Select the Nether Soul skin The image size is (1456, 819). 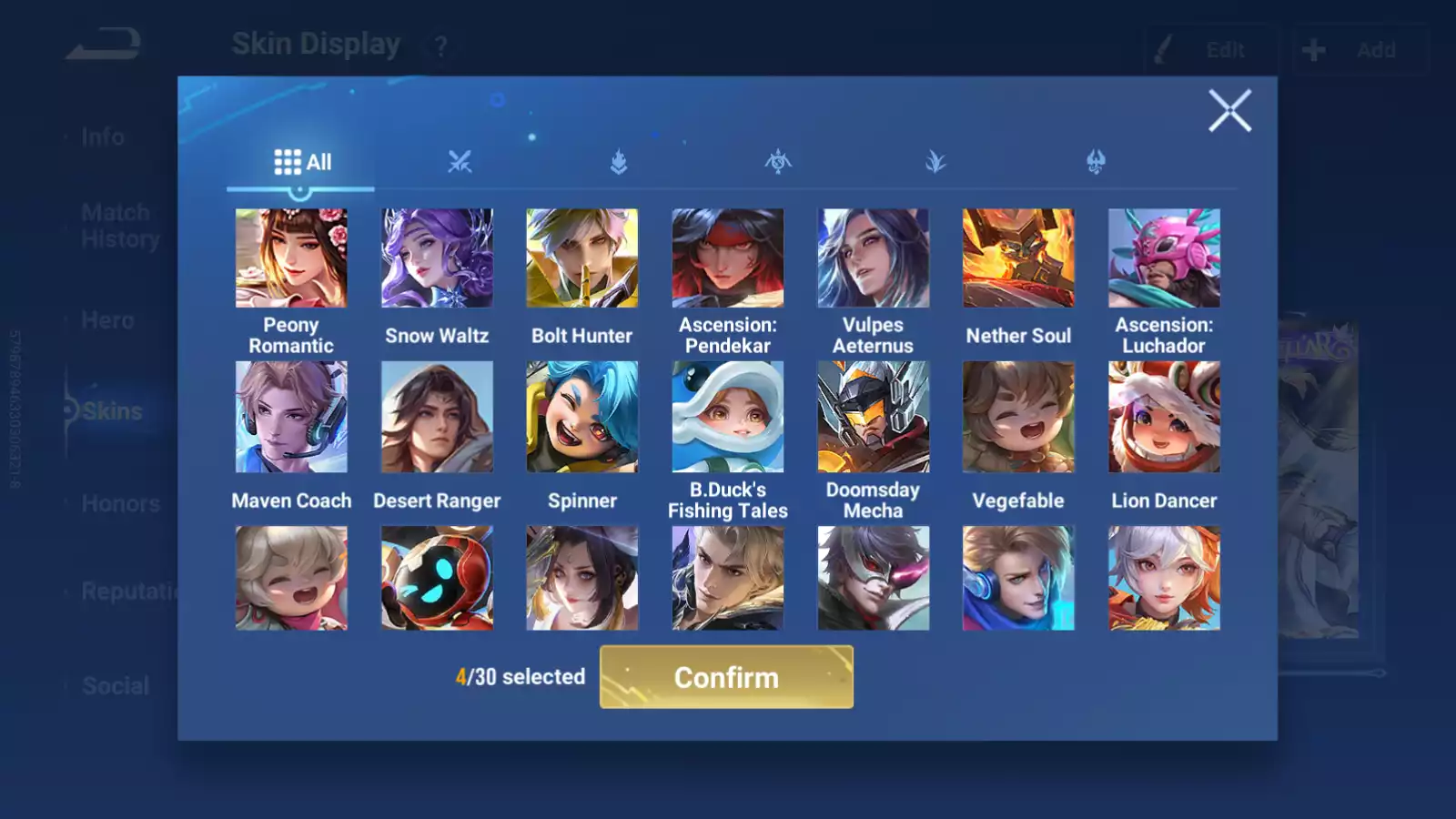coord(1018,258)
